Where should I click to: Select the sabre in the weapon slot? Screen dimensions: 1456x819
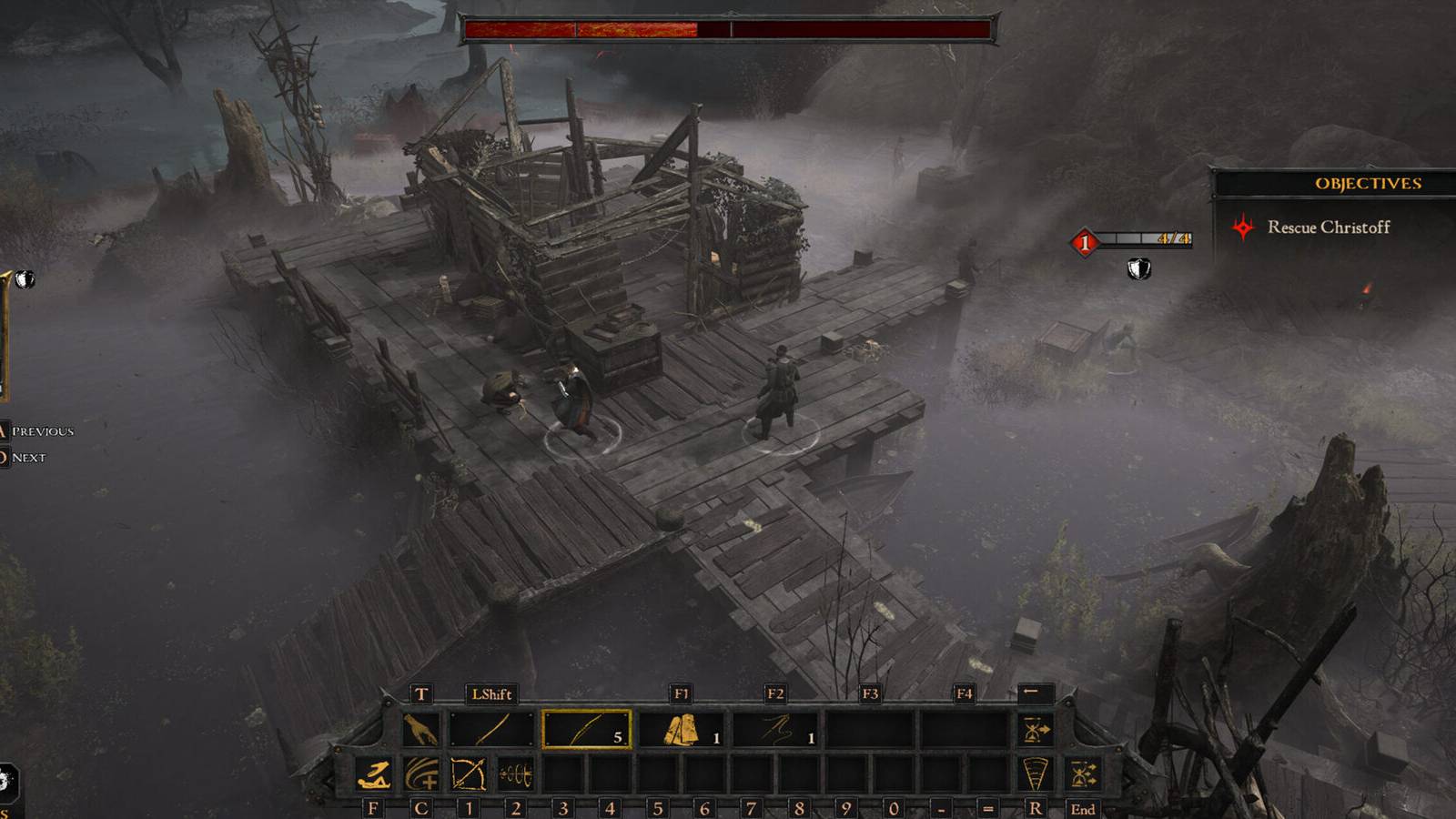click(x=493, y=729)
